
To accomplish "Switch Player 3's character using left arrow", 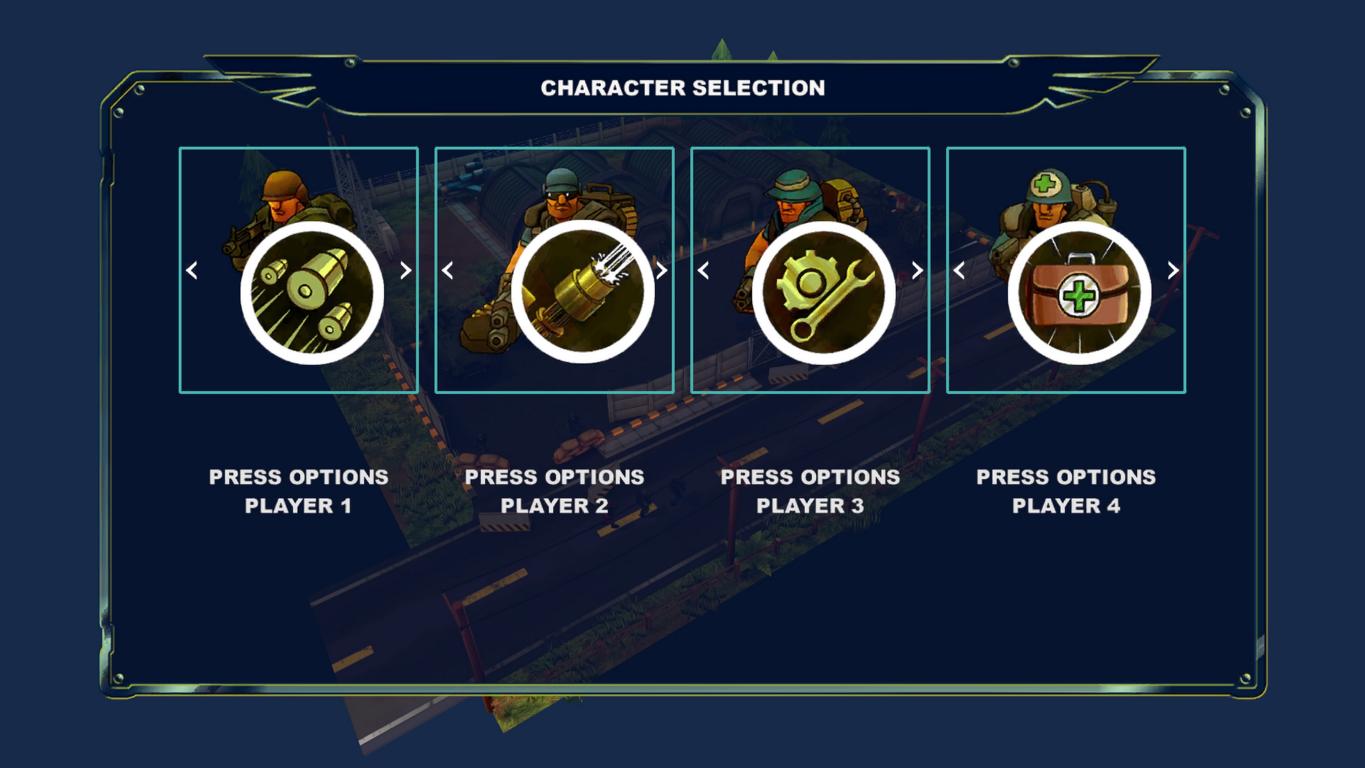I will 704,270.
